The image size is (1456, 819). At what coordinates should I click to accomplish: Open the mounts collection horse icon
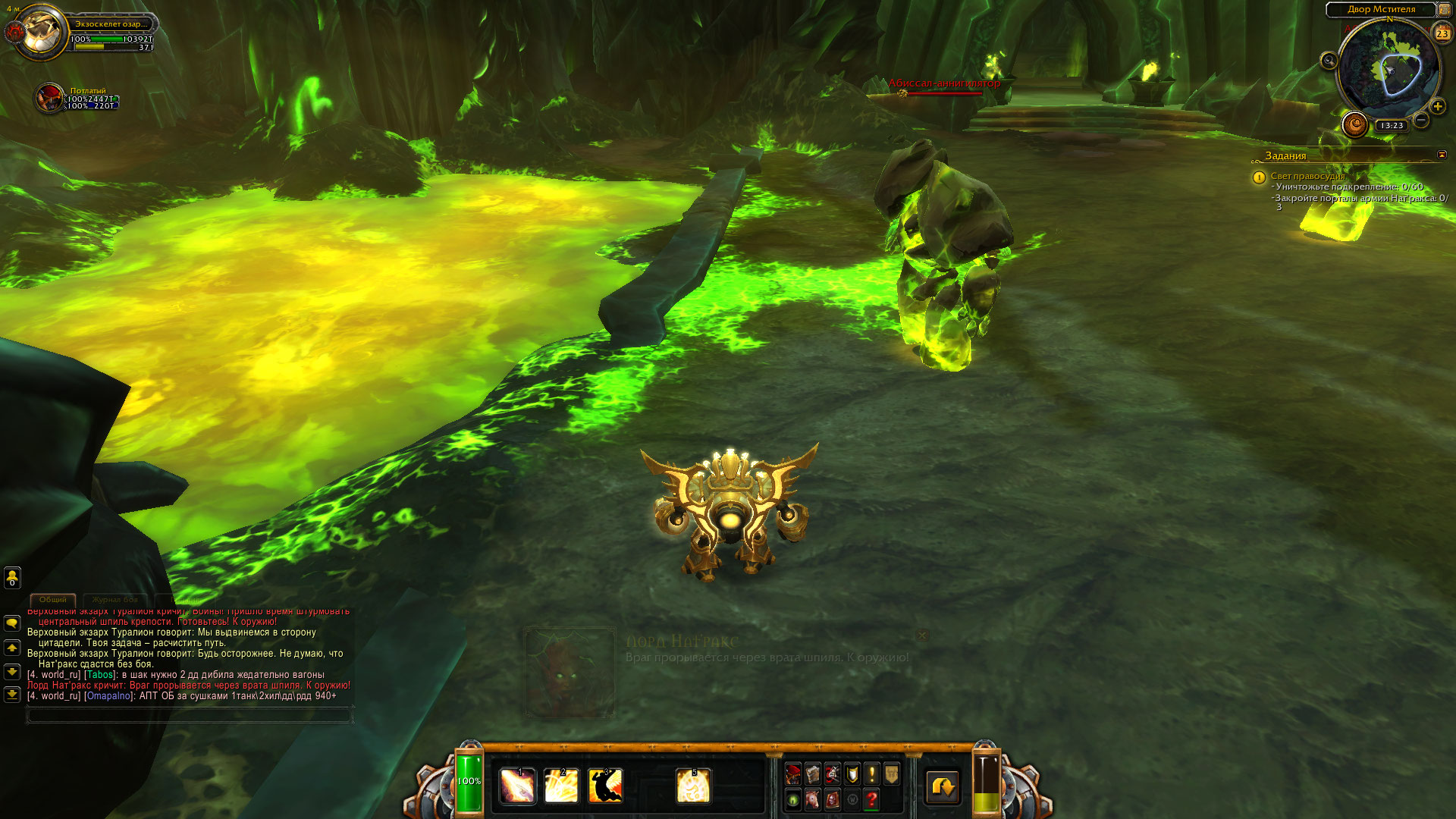tap(813, 799)
